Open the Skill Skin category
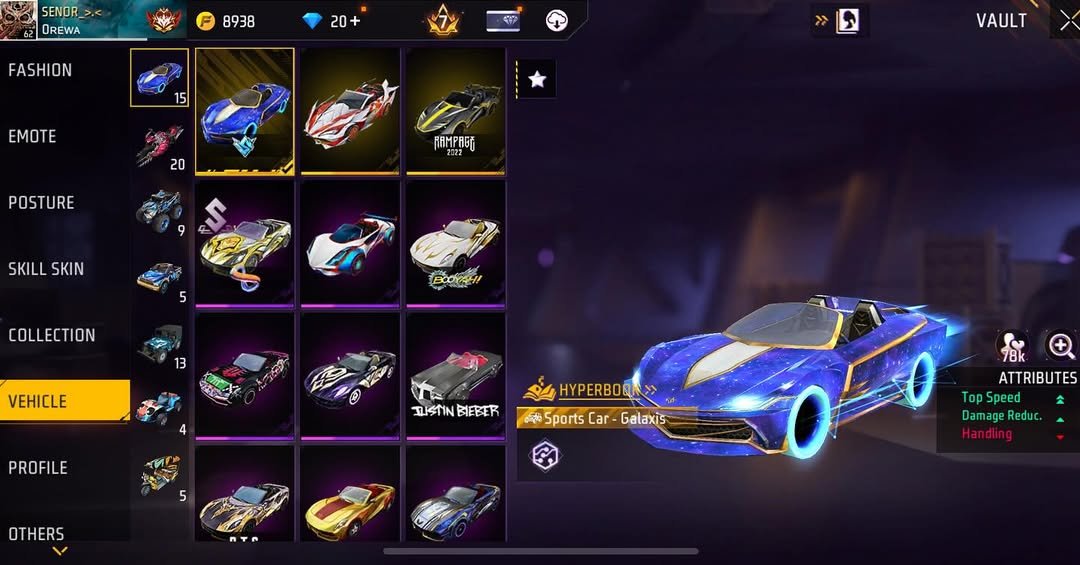This screenshot has height=565, width=1080. tap(46, 268)
